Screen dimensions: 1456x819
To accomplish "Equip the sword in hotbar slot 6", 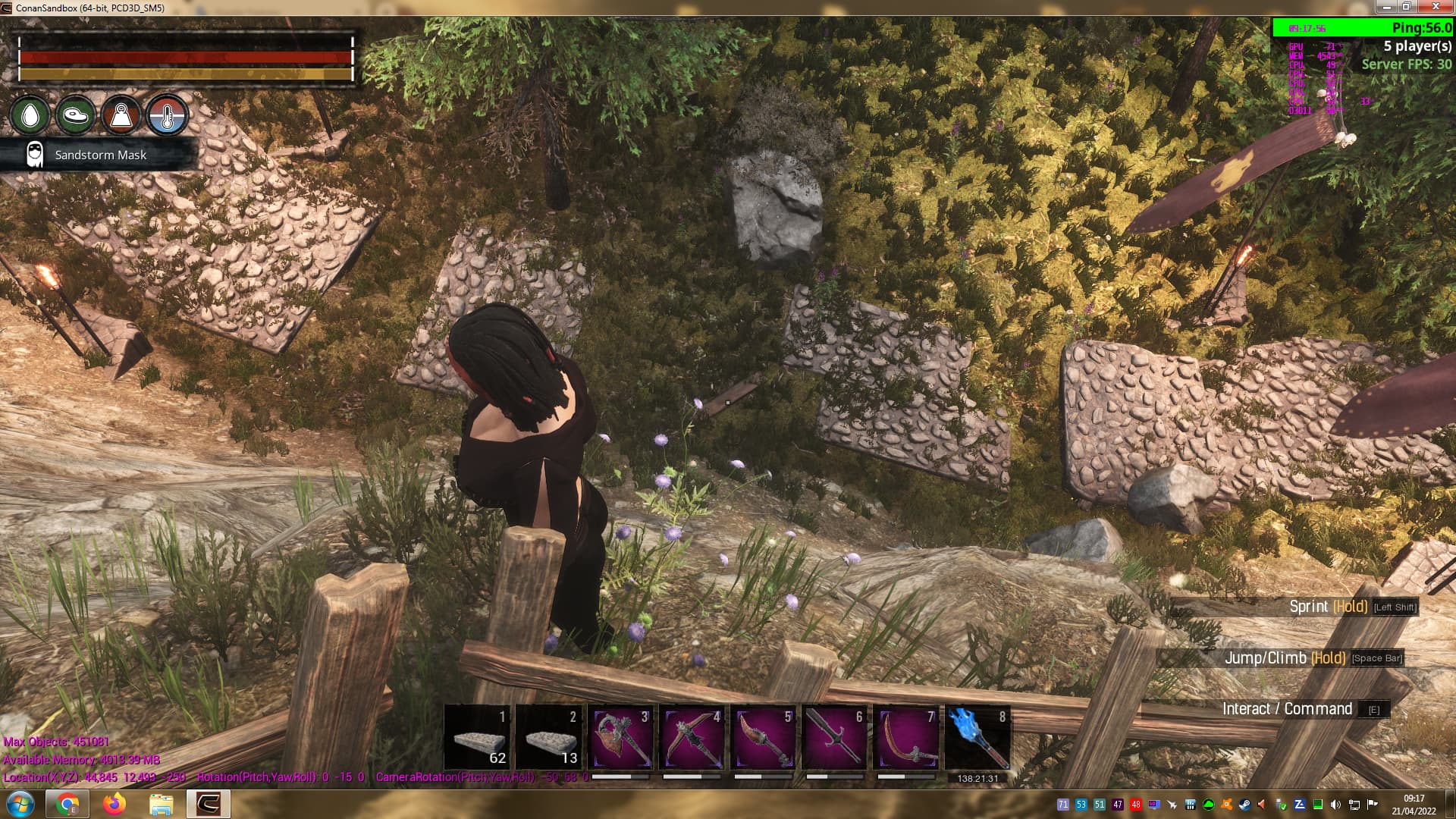I will [834, 739].
